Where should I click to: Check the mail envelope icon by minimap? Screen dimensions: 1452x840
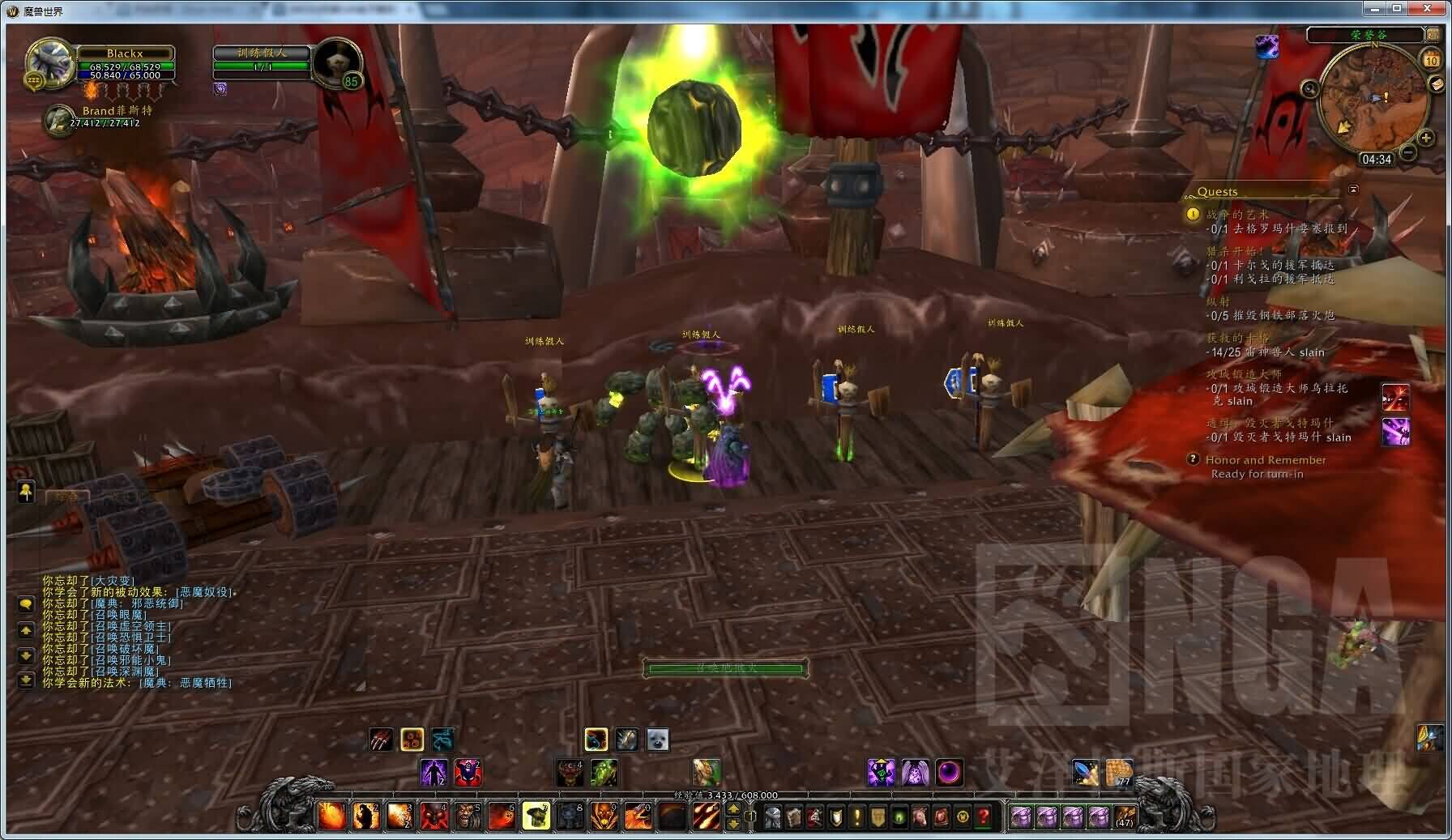pyautogui.click(x=1435, y=83)
